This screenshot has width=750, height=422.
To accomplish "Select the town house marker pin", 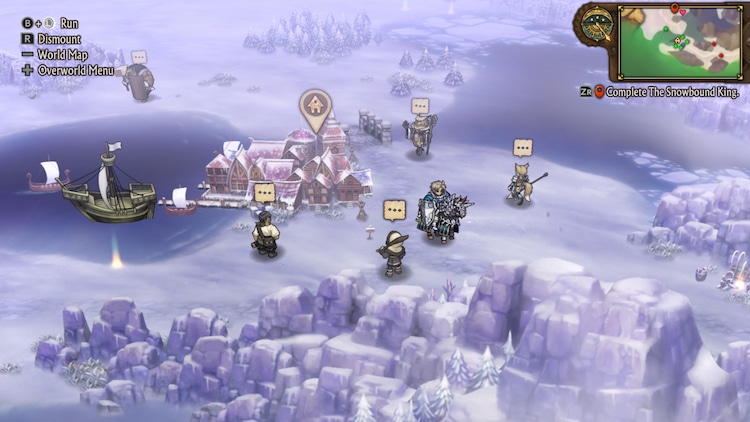I will pos(315,106).
